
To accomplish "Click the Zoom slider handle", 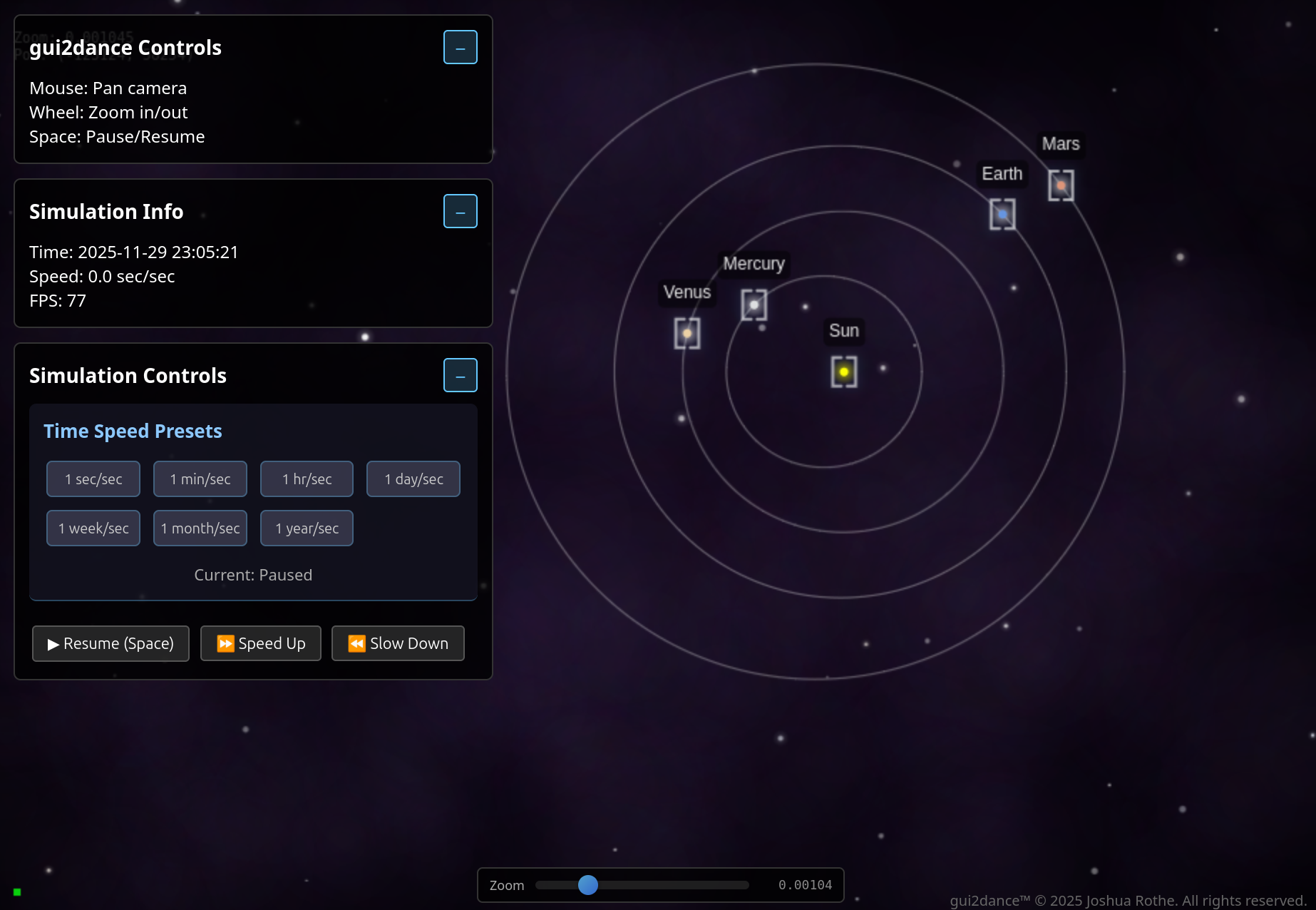I will (588, 885).
